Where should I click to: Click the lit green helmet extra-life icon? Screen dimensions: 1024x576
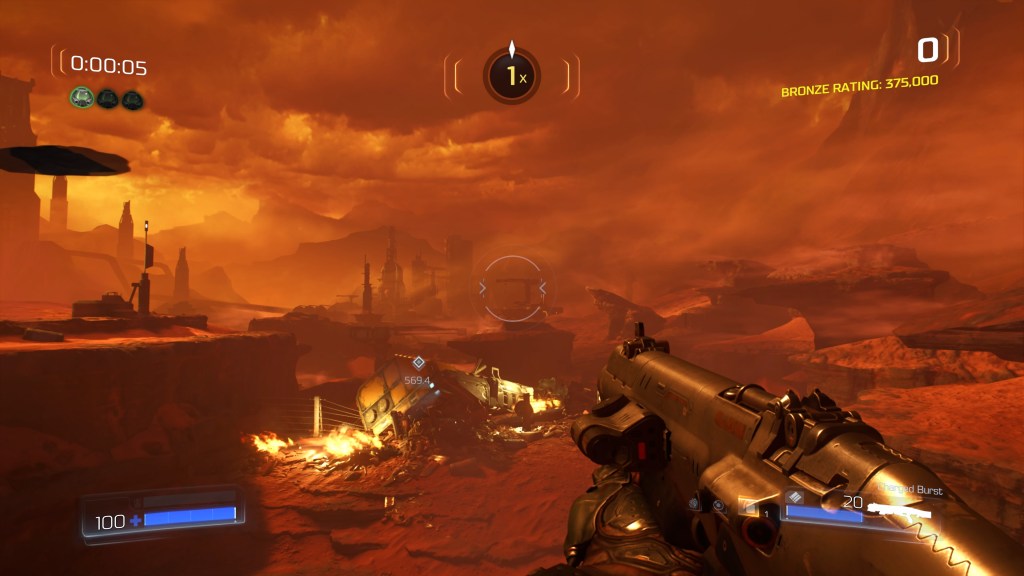[x=82, y=99]
